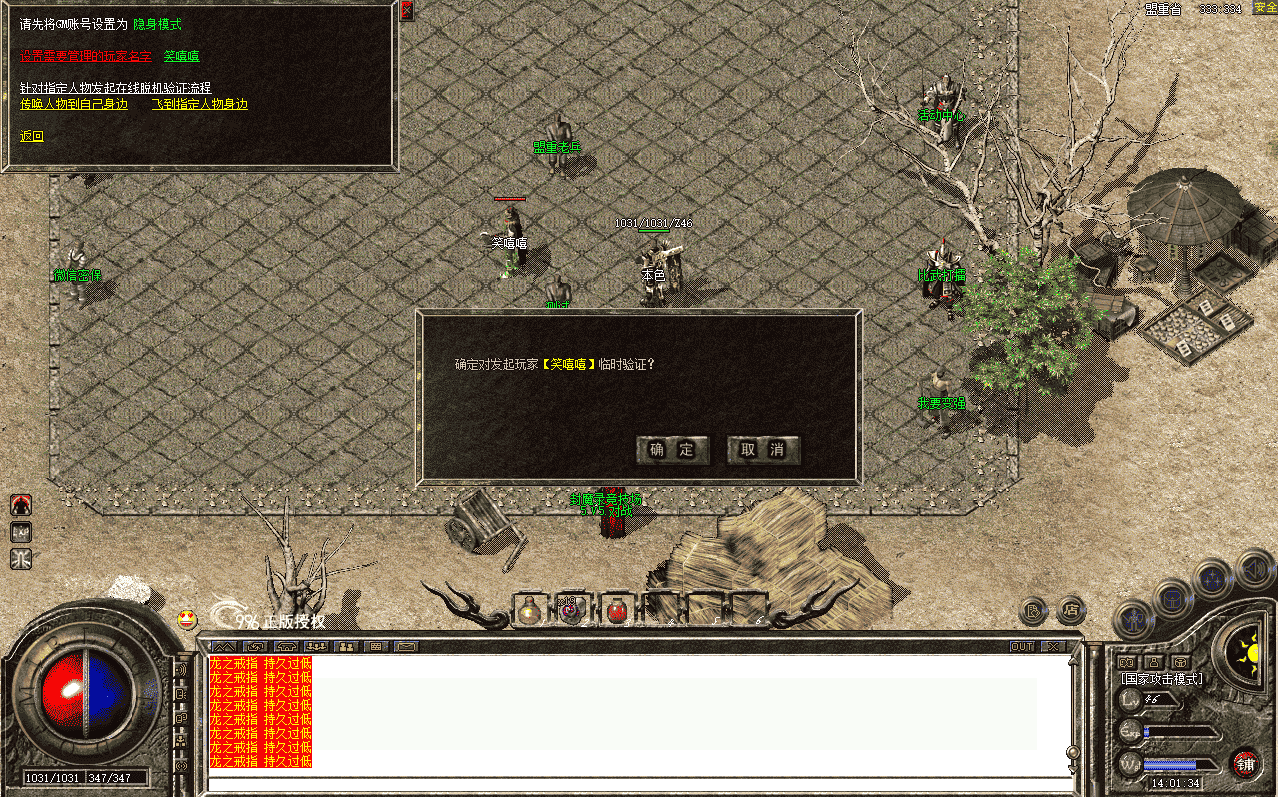Open the envelope mail tab on the chat bar
Image resolution: width=1278 pixels, height=797 pixels.
(x=406, y=647)
